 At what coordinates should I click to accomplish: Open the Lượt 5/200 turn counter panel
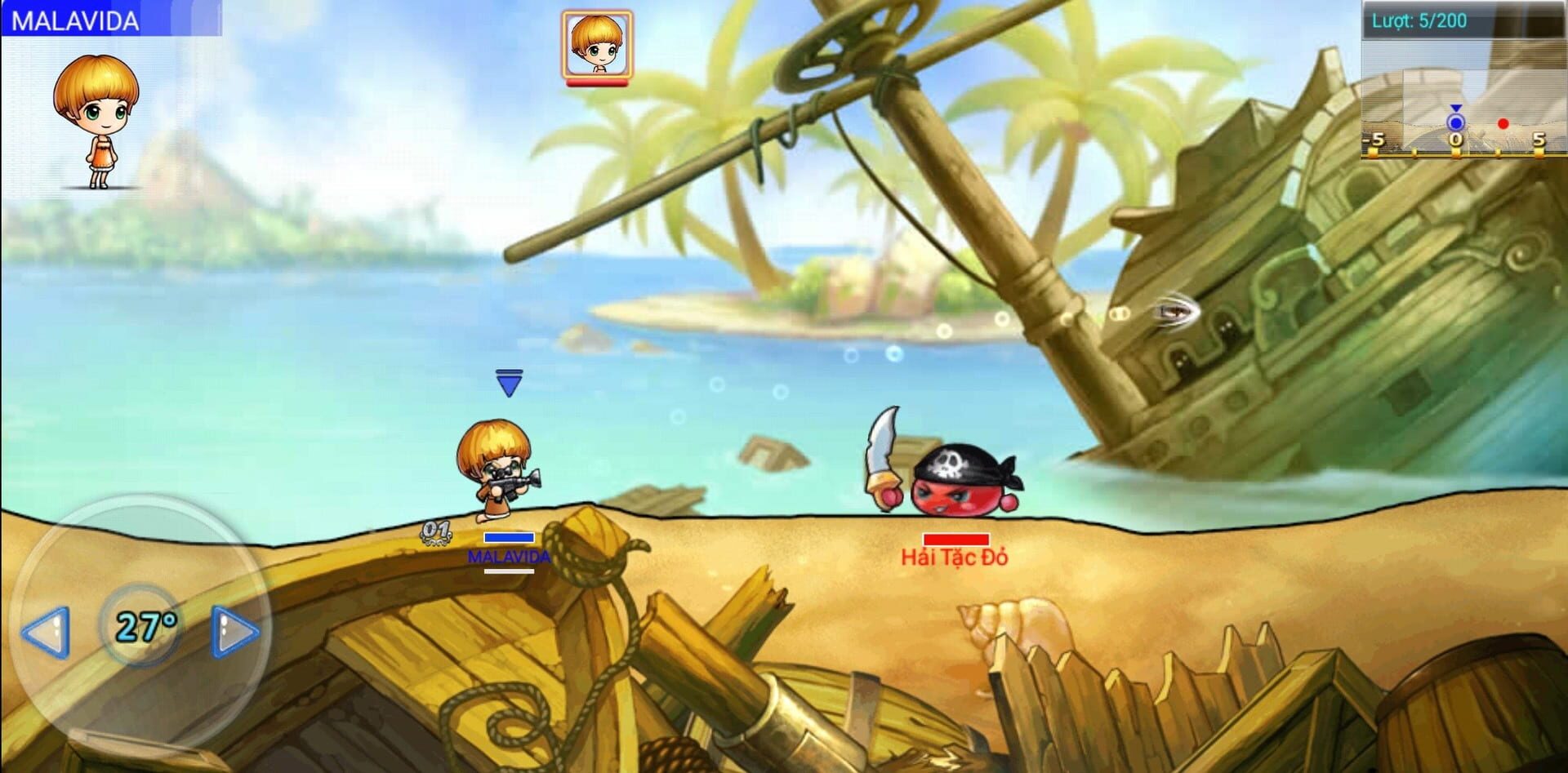pos(1421,20)
